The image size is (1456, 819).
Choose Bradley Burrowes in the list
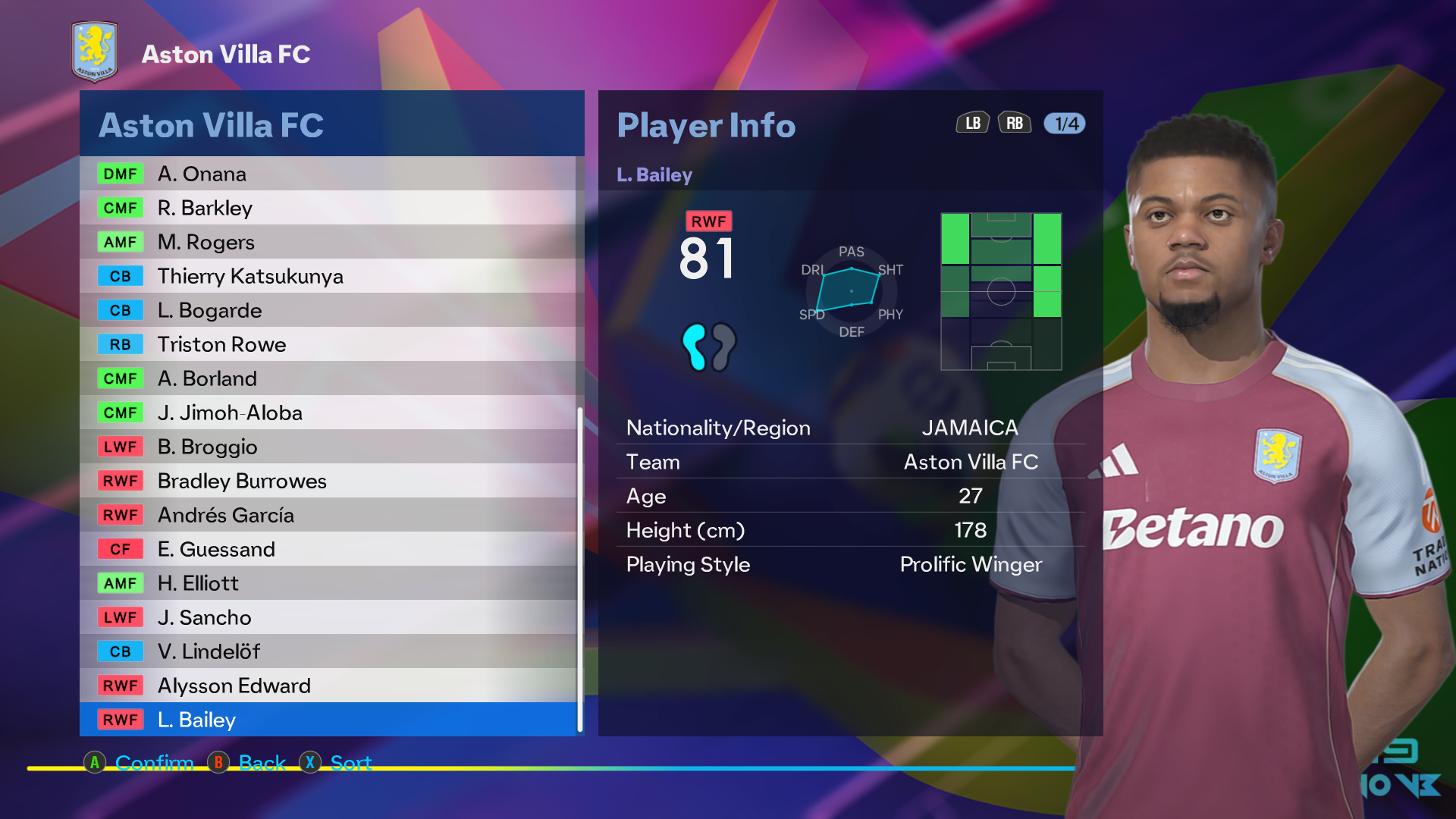(x=328, y=481)
